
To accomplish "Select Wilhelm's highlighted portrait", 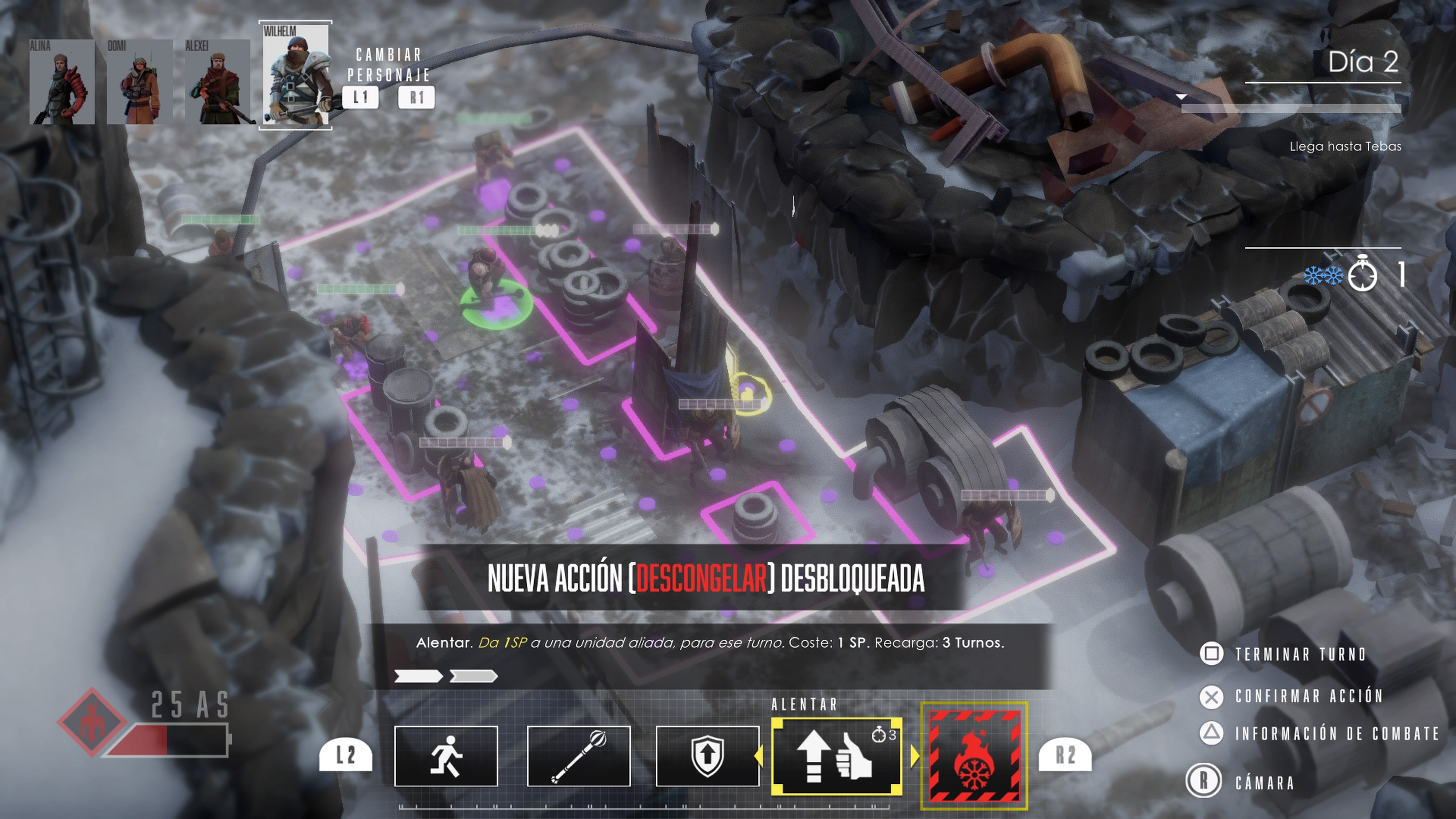I will pos(296,75).
